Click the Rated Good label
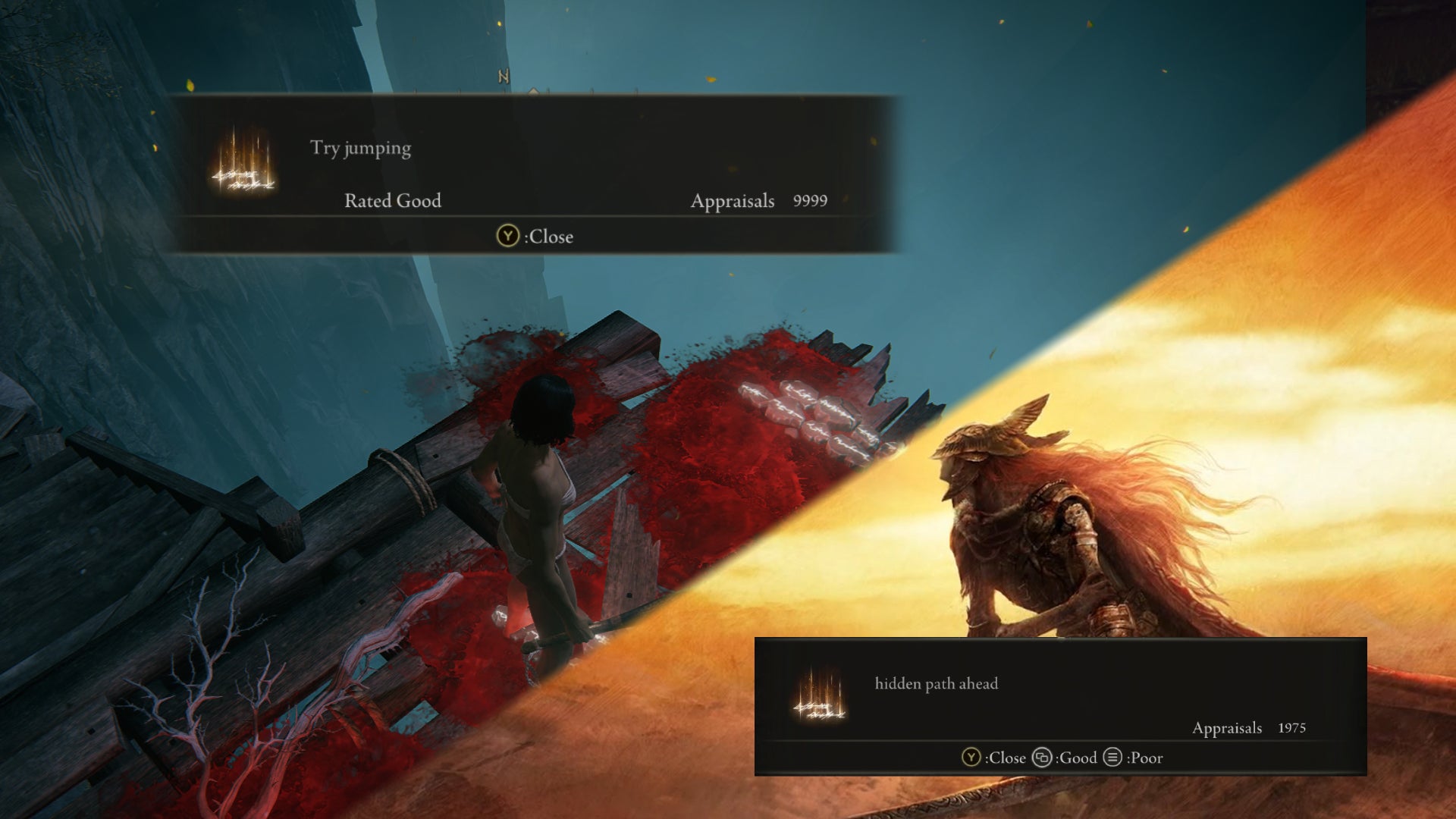 click(x=394, y=202)
